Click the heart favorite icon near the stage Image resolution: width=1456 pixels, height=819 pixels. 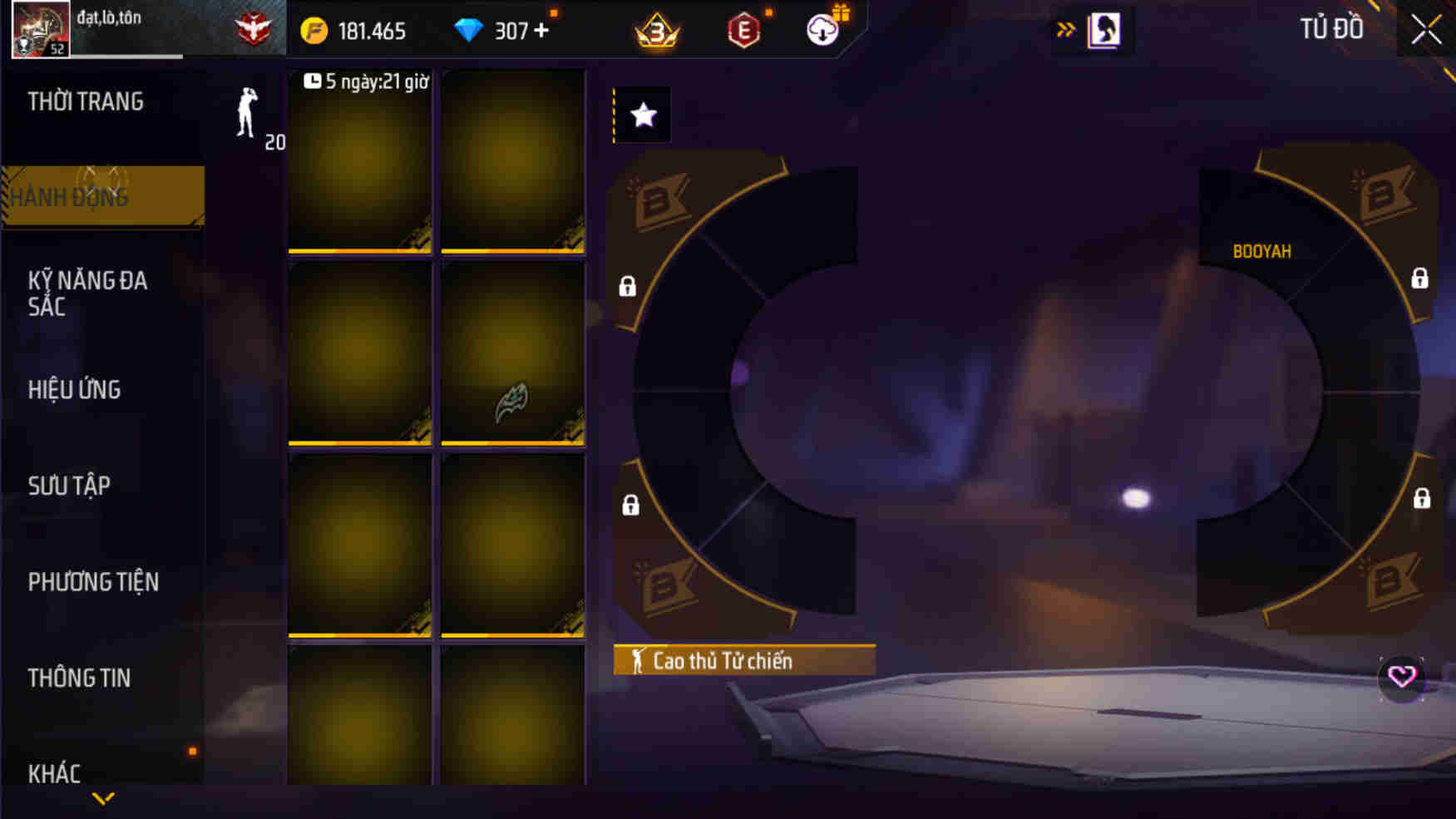pos(1403,678)
